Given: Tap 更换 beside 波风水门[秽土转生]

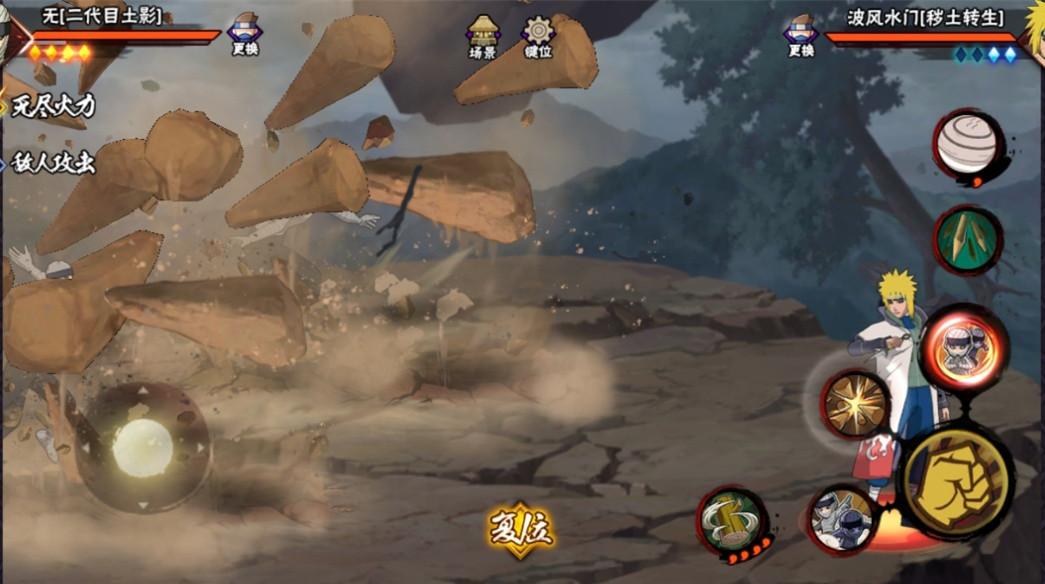Looking at the screenshot, I should click(800, 35).
